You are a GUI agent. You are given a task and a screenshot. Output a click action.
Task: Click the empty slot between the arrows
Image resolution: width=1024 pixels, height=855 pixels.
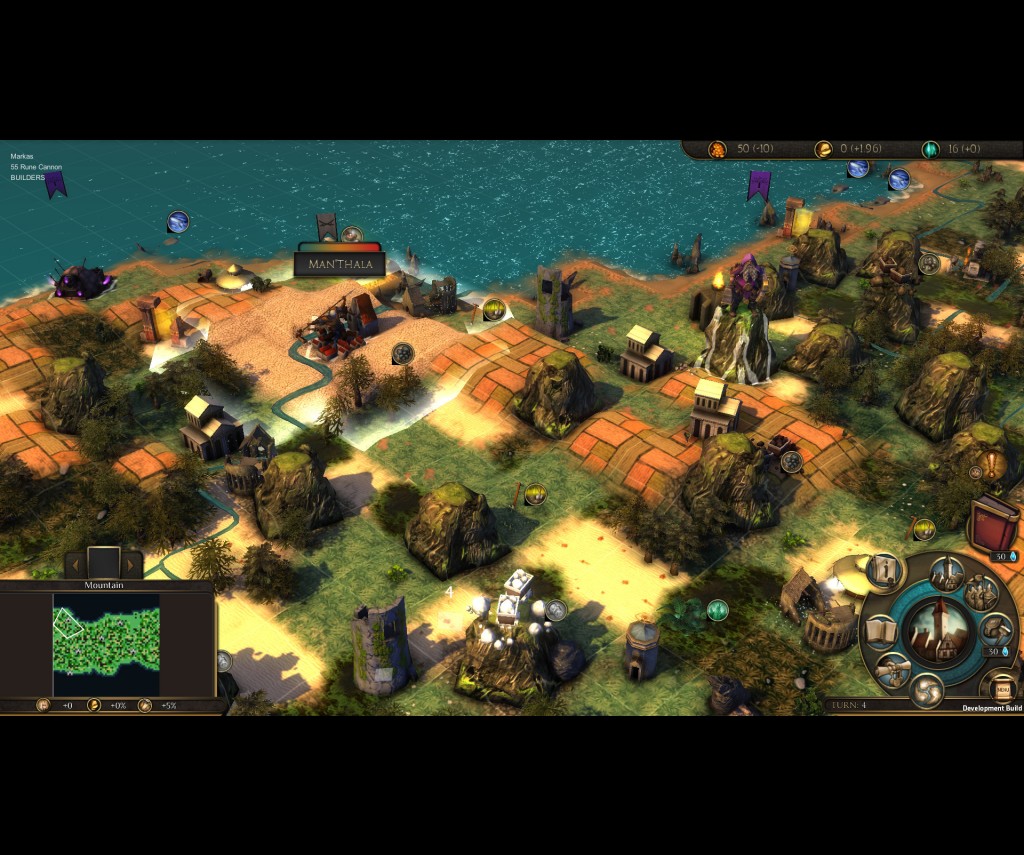pyautogui.click(x=103, y=562)
